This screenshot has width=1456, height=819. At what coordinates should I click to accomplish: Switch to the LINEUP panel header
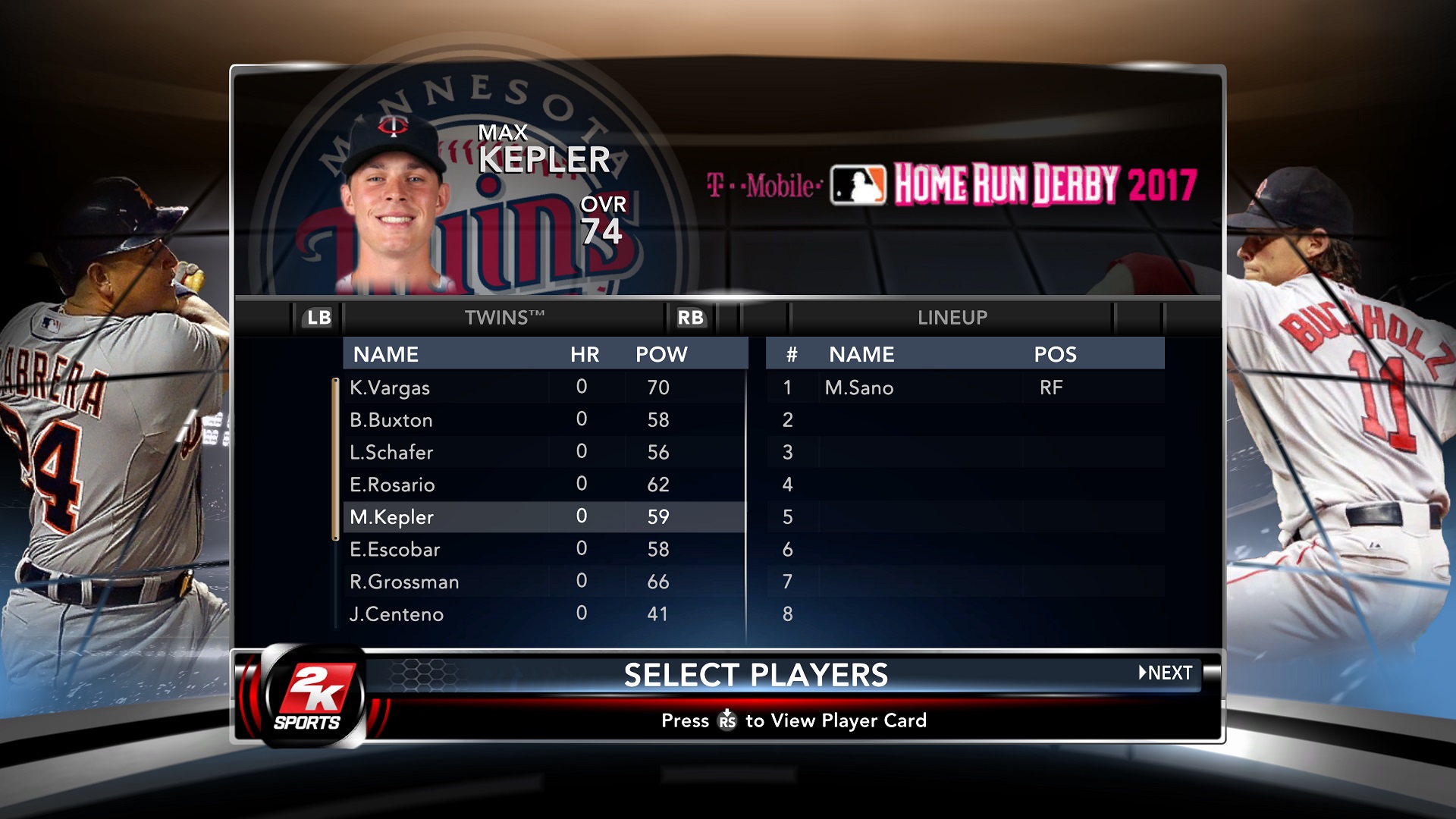tap(952, 318)
